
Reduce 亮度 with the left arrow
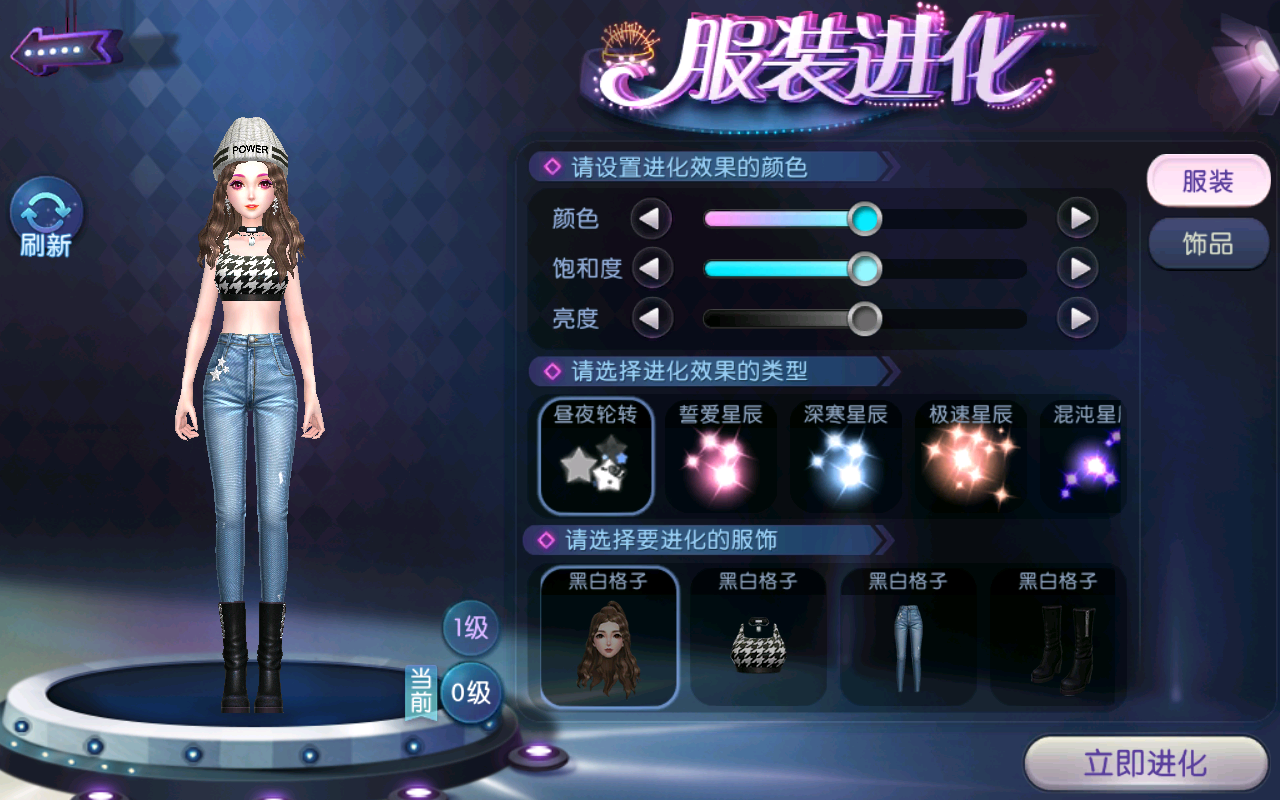pyautogui.click(x=651, y=319)
